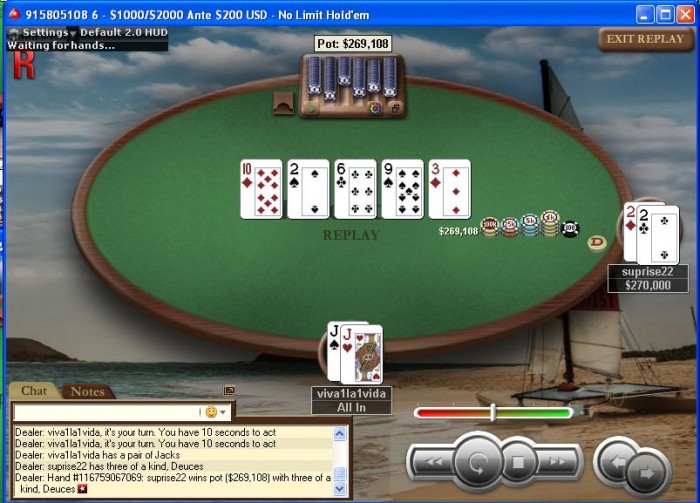Viewport: 700px width, 503px height.
Task: Open the HUD Settings dropdown
Action: click(45, 32)
